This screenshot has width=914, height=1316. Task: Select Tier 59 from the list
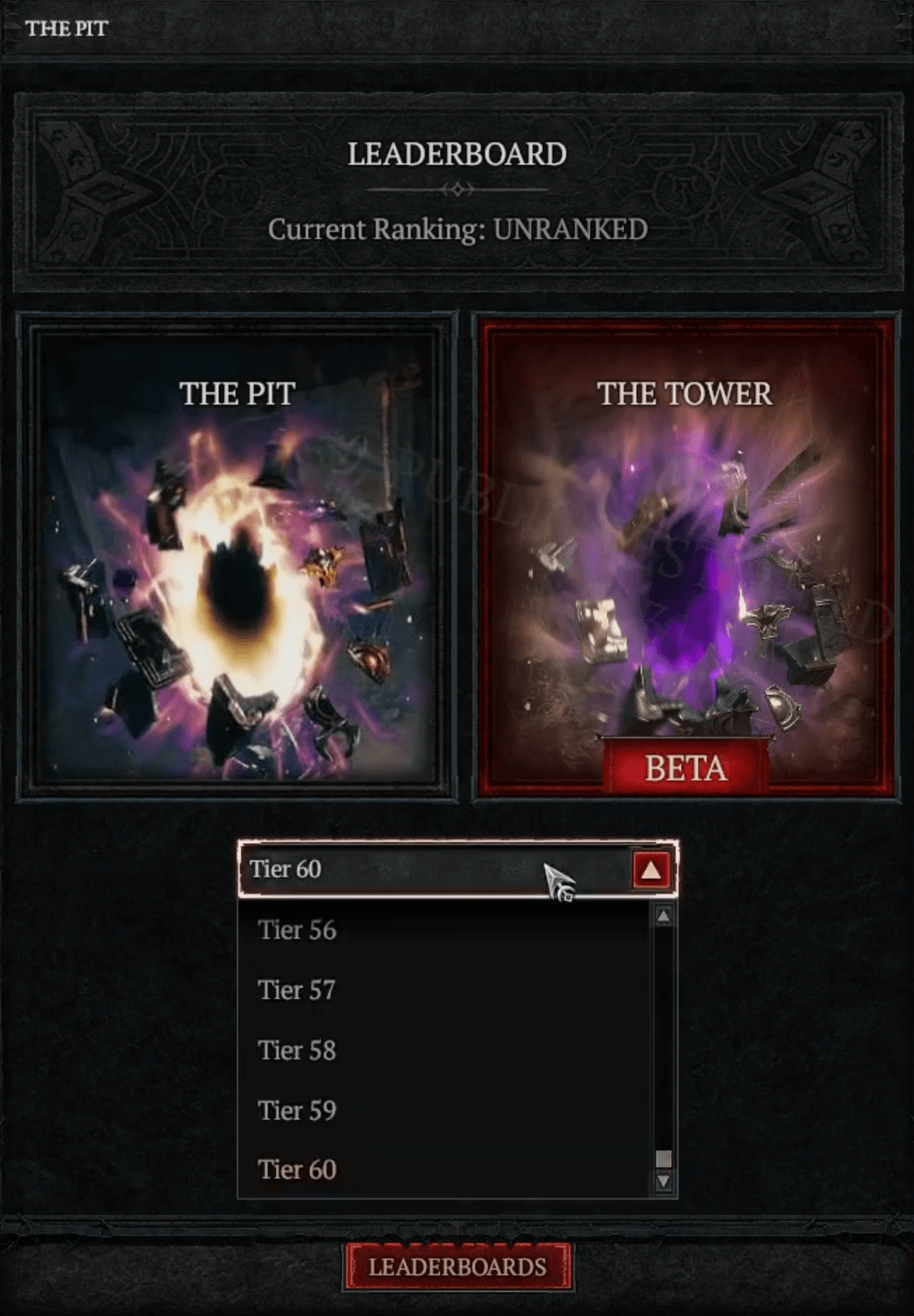tap(297, 1110)
